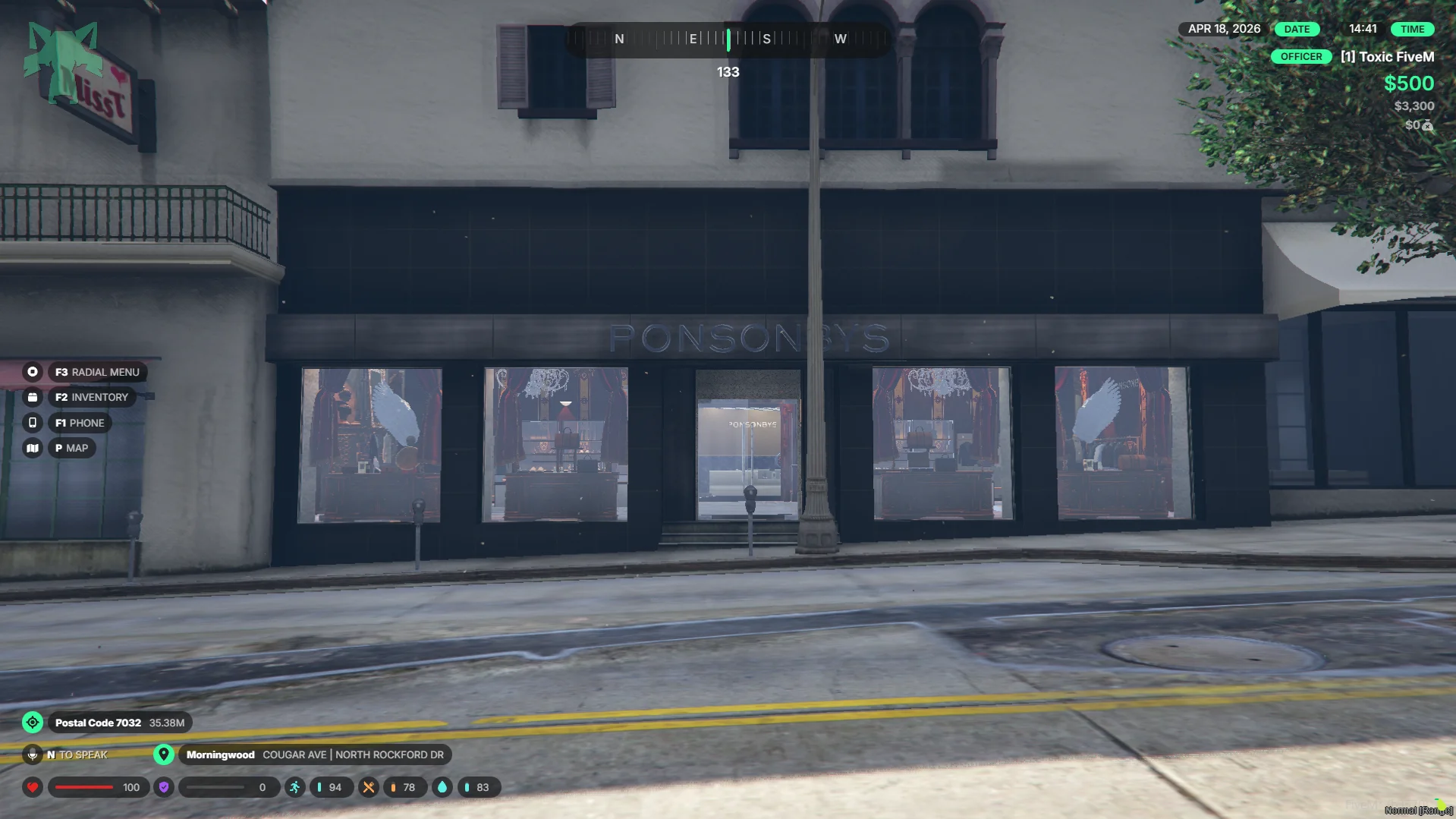Viewport: 1456px width, 819px height.
Task: Toggle the microphone voice icon
Action: [x=33, y=754]
